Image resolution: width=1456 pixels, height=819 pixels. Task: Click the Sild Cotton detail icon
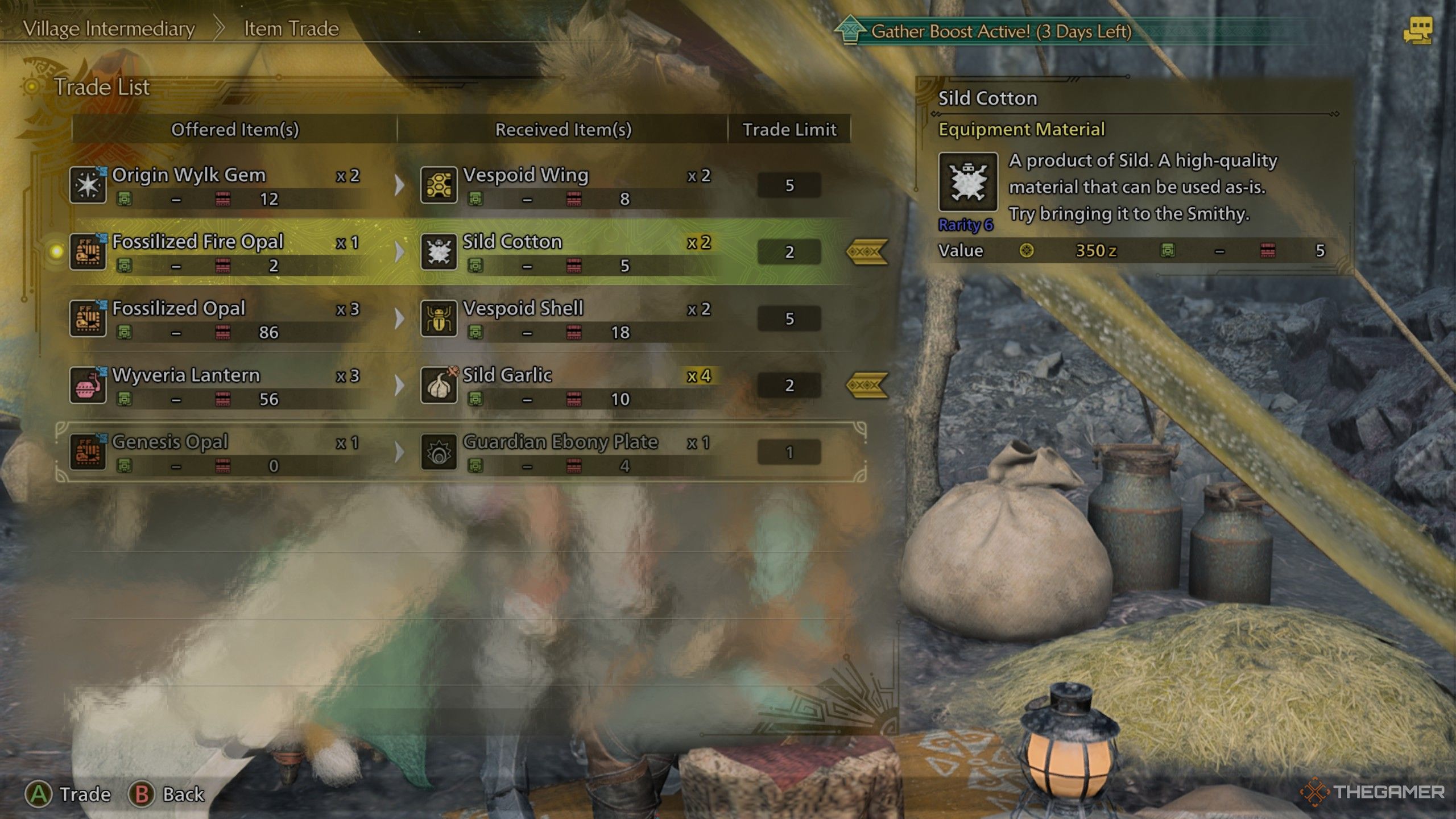point(967,183)
